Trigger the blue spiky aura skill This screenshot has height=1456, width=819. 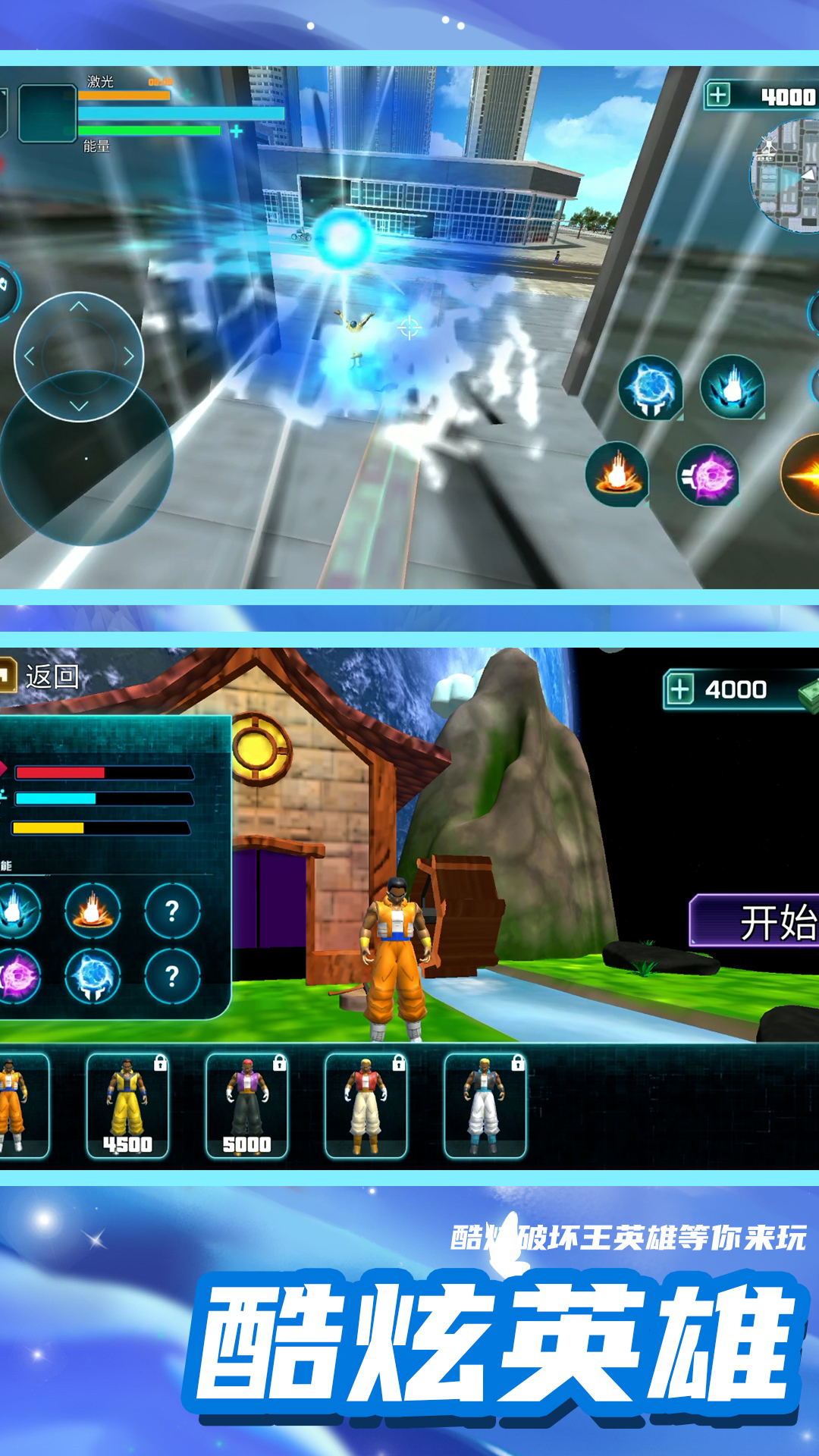point(732,388)
